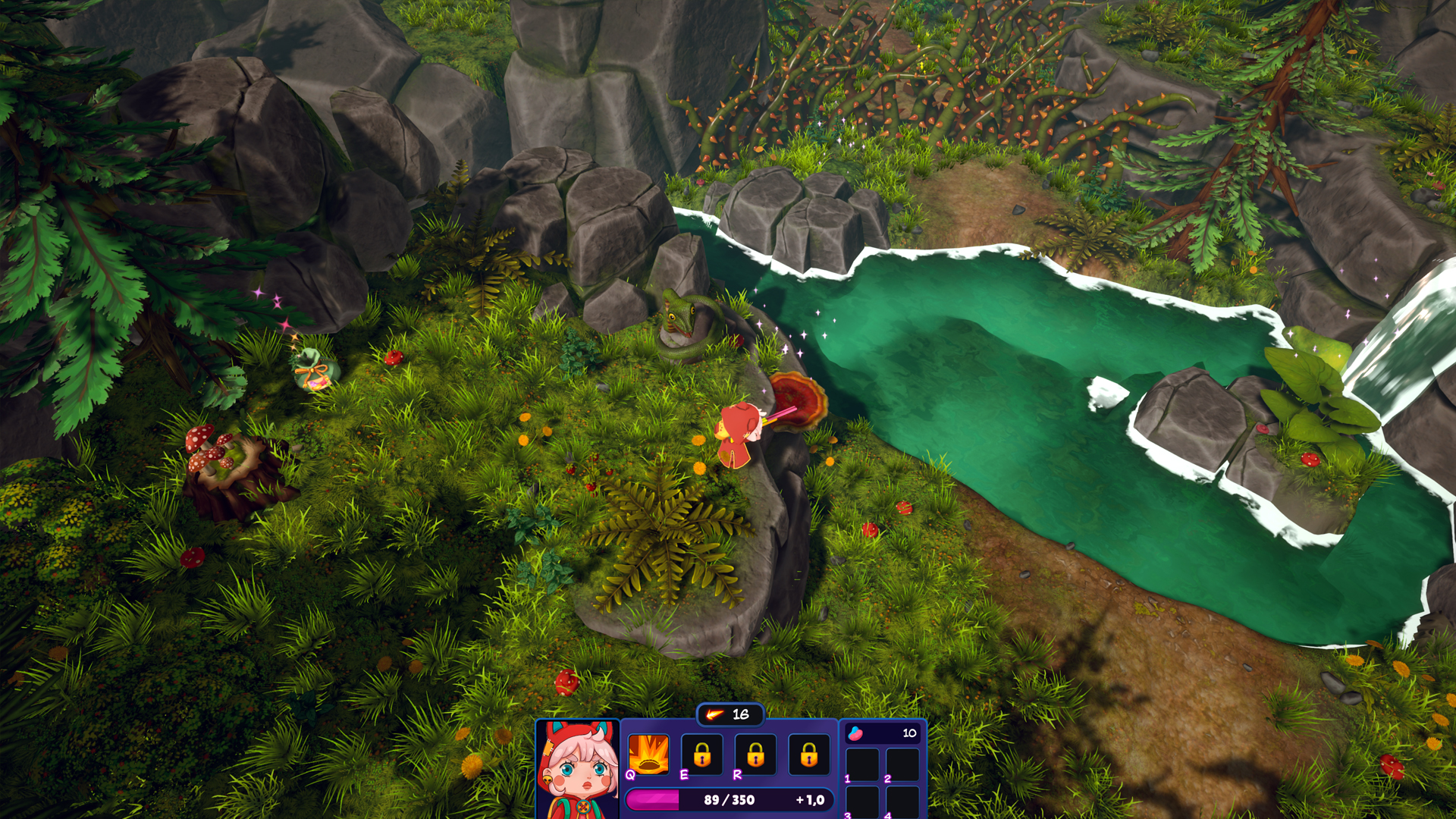This screenshot has height=819, width=1456.
Task: Open the red-hooded character portrait
Action: pos(578,769)
